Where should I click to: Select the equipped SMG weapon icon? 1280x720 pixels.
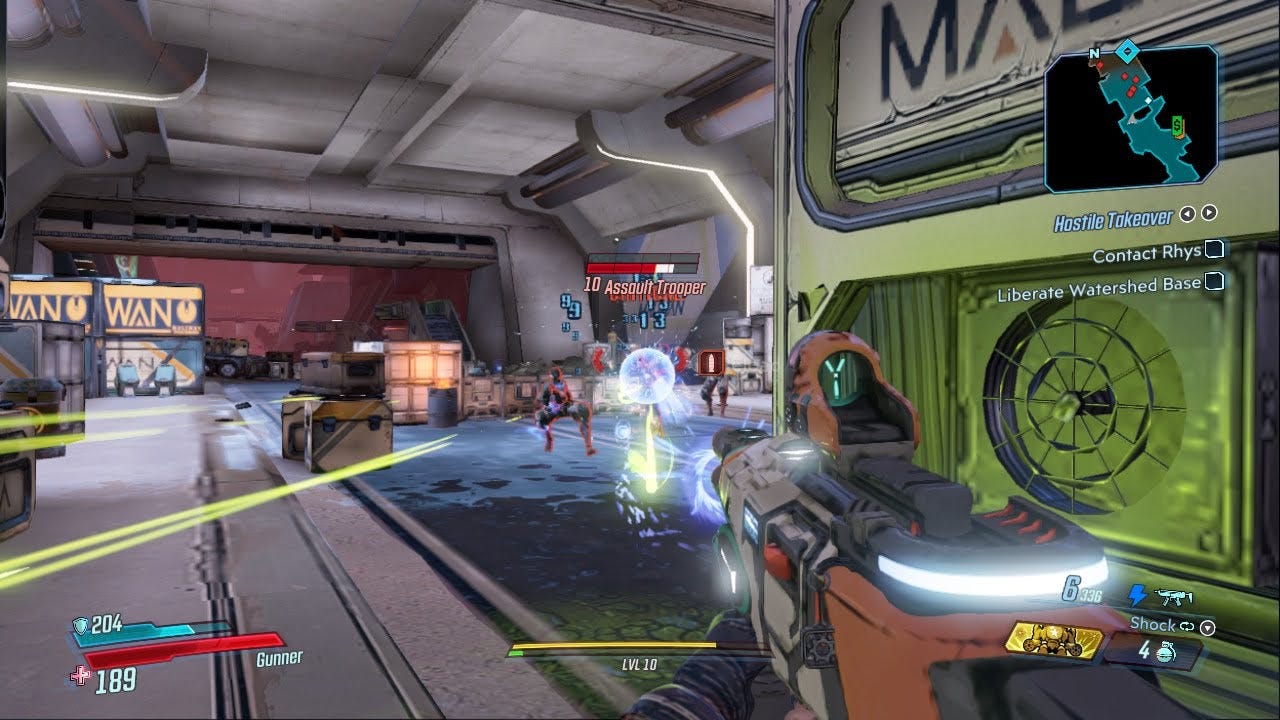tap(1172, 597)
